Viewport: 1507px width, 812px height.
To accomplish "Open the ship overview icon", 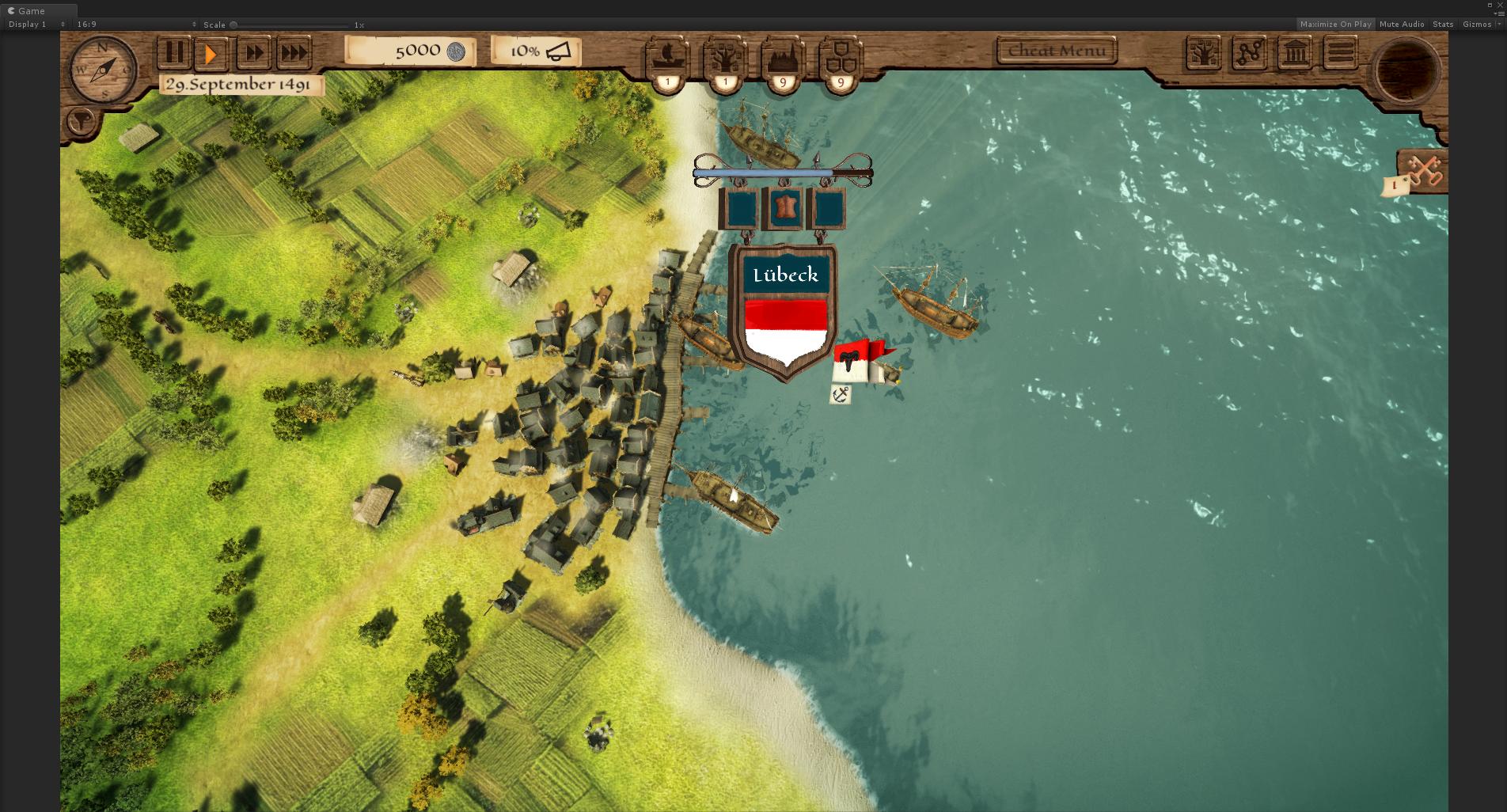I will tap(667, 57).
